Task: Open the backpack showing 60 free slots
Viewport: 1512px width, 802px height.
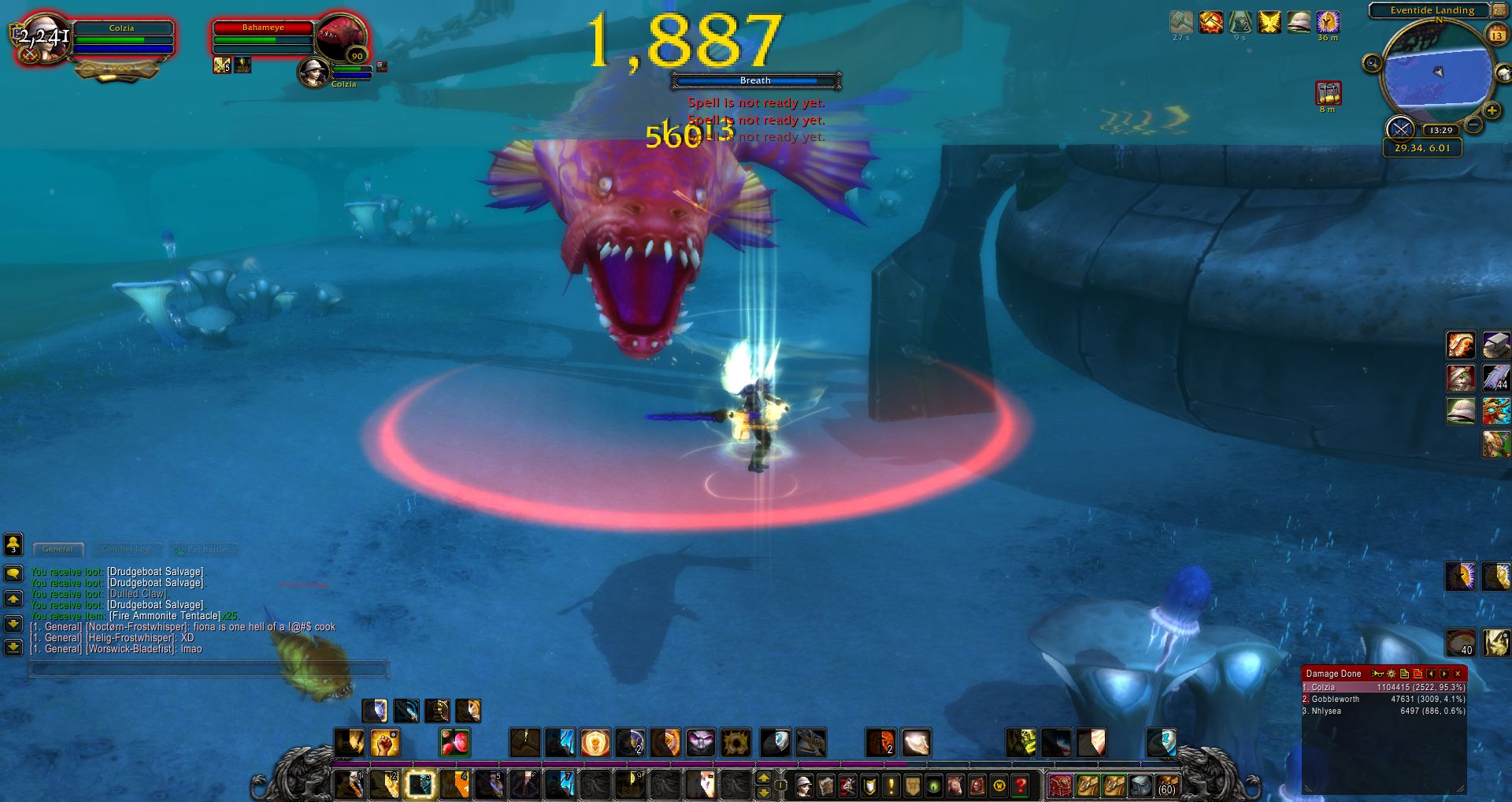Action: point(1166,785)
